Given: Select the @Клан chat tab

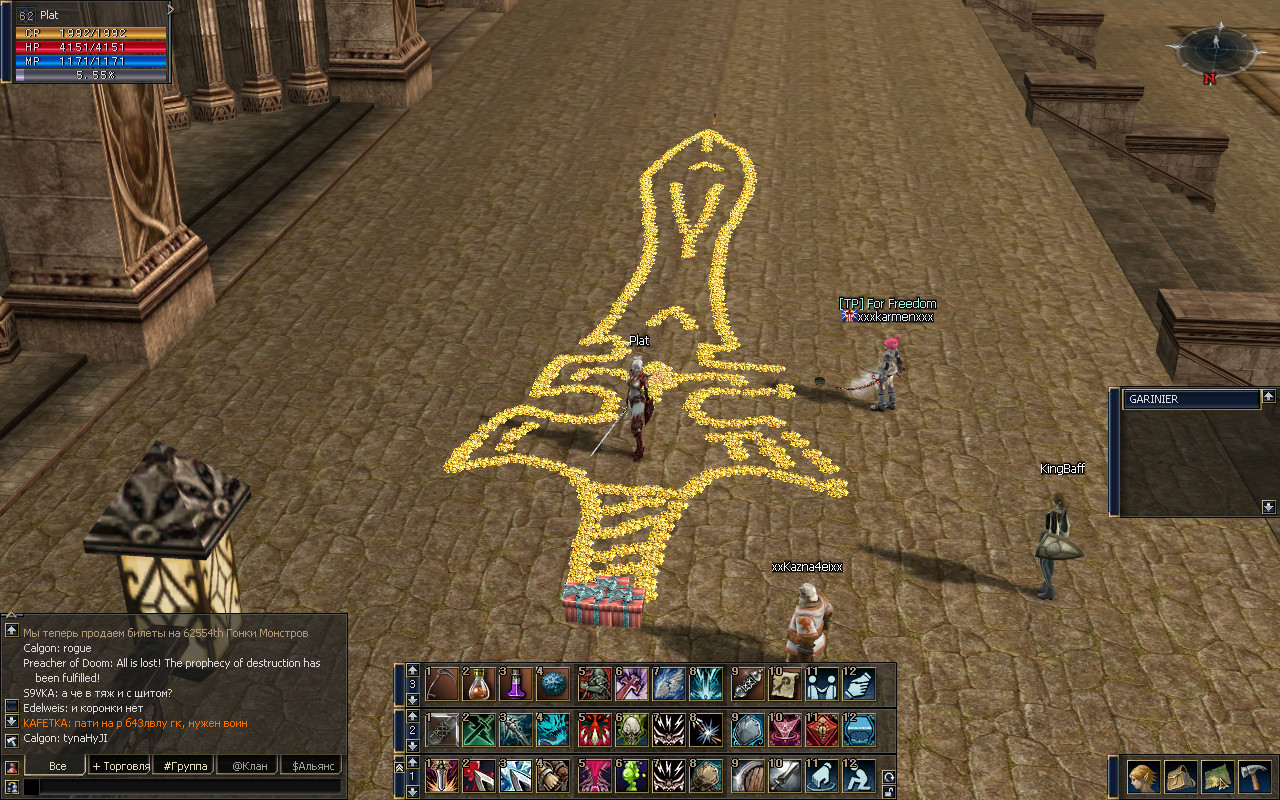Looking at the screenshot, I should tap(249, 766).
